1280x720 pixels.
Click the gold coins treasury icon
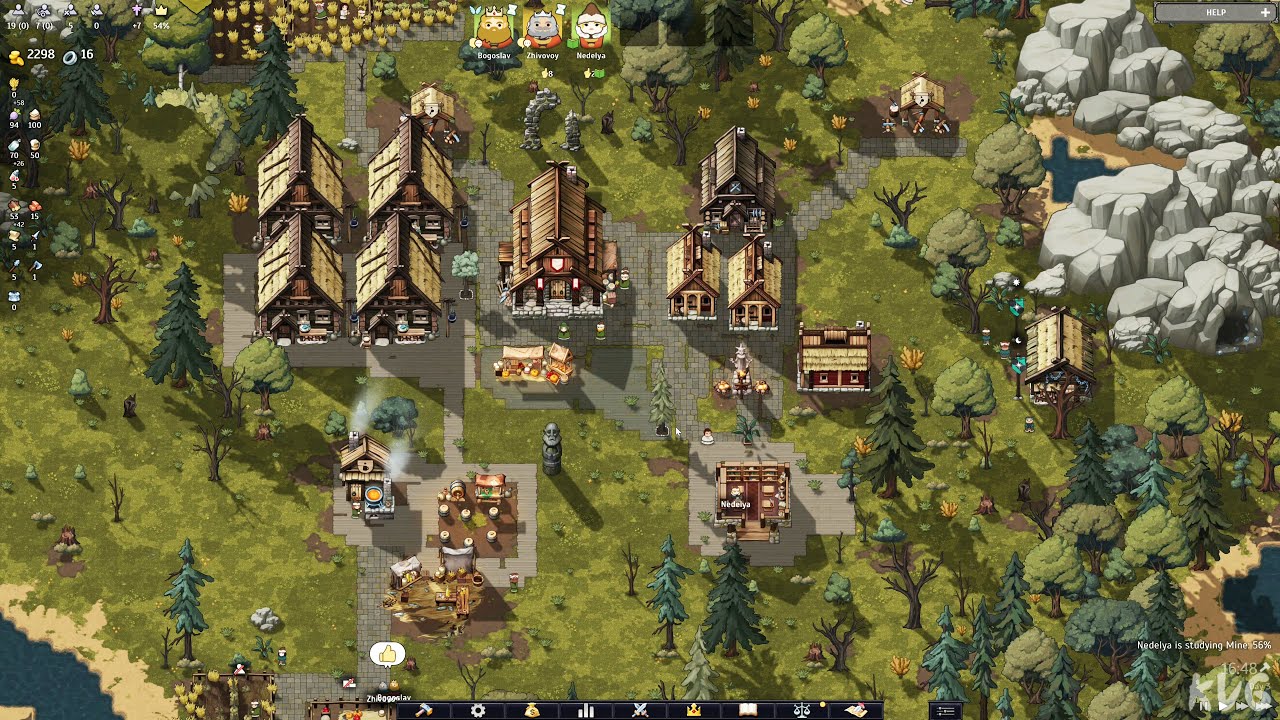click(x=16, y=55)
